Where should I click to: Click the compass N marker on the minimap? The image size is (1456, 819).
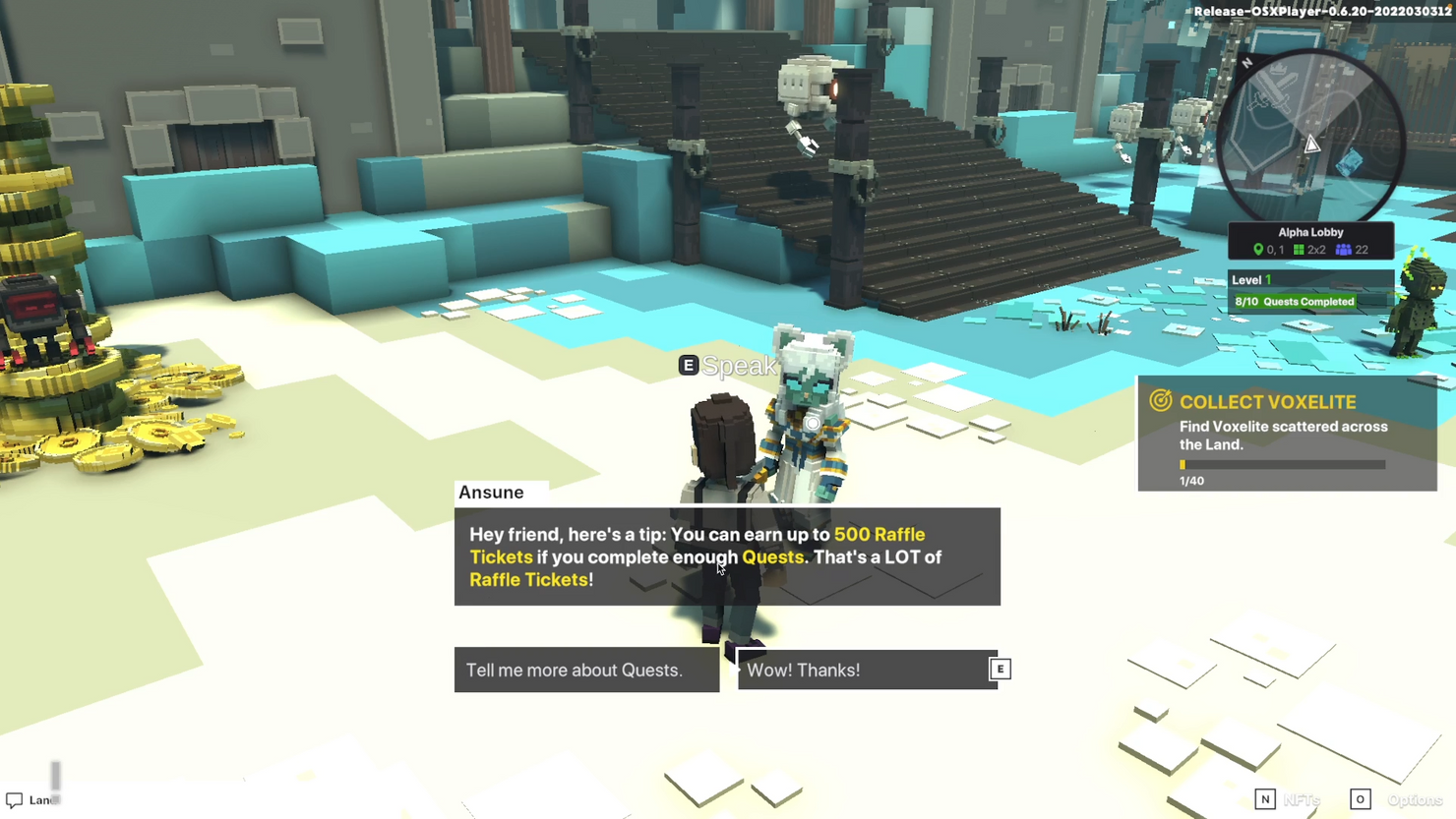[1245, 62]
